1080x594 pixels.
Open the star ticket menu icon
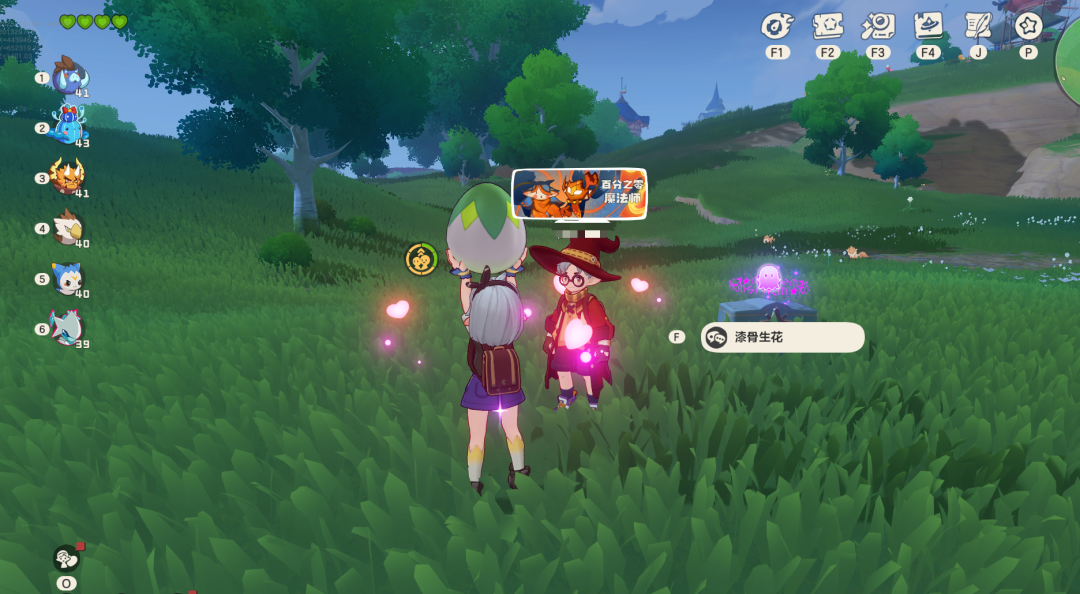pos(827,26)
